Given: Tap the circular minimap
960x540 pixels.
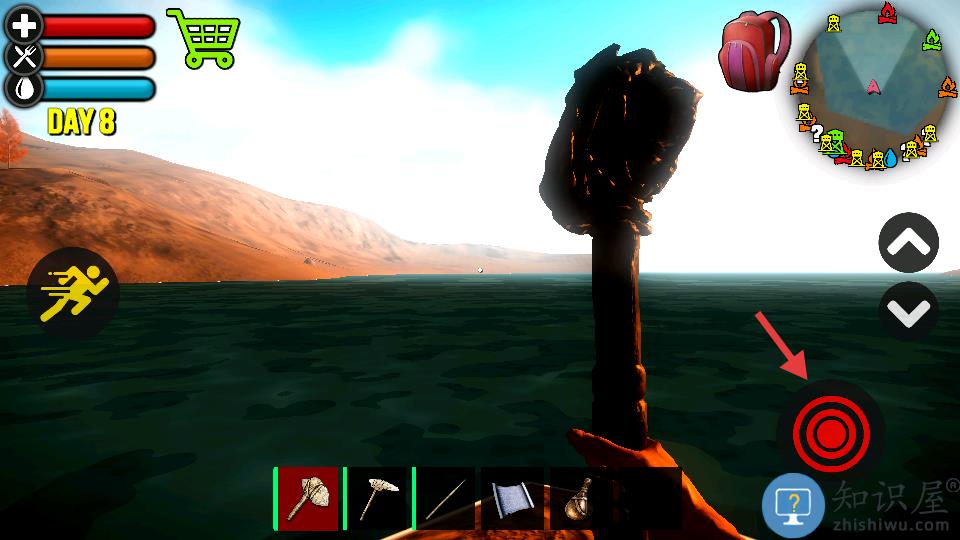Looking at the screenshot, I should click(x=873, y=88).
